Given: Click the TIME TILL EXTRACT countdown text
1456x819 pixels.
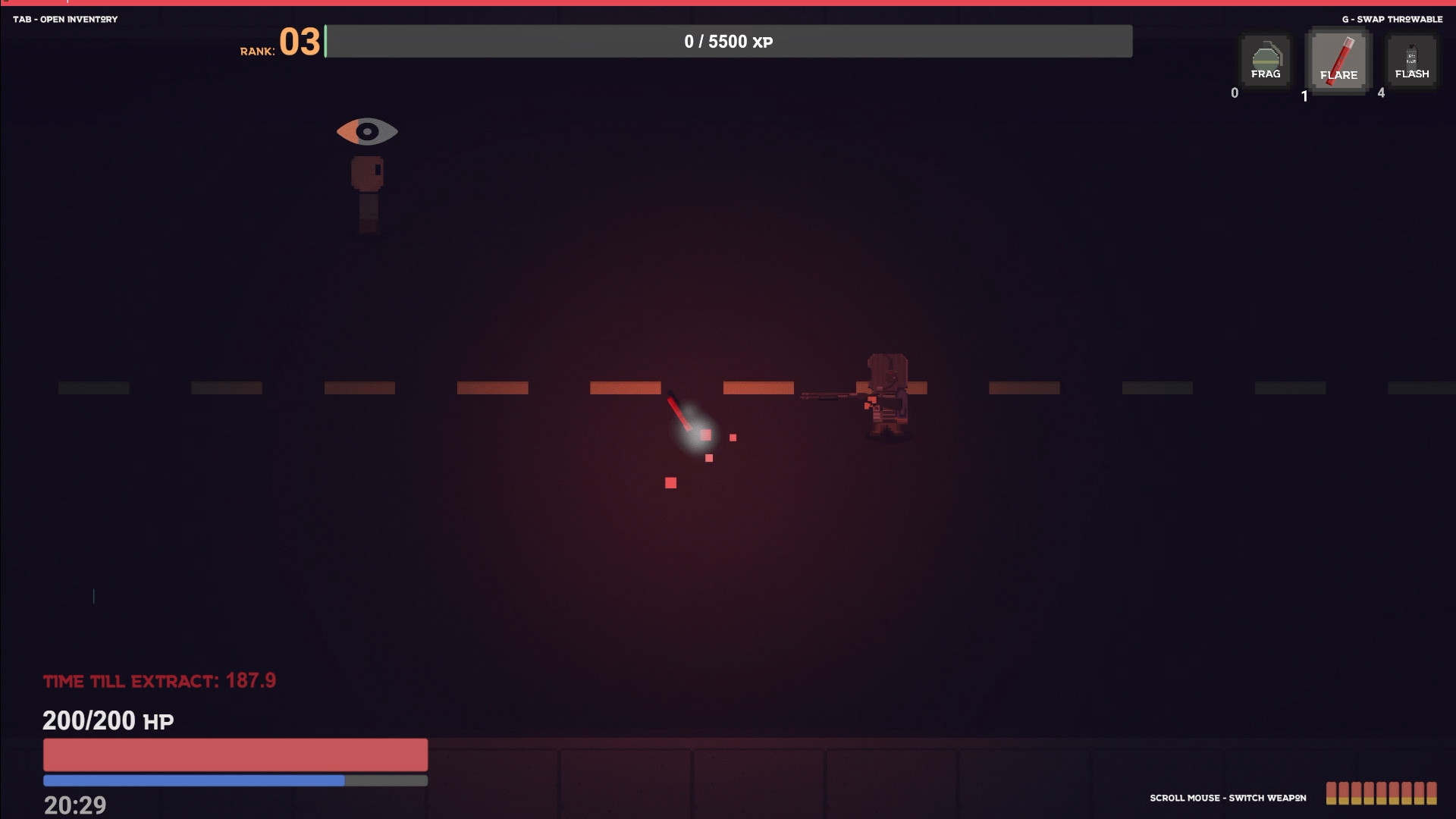Looking at the screenshot, I should pyautogui.click(x=159, y=681).
